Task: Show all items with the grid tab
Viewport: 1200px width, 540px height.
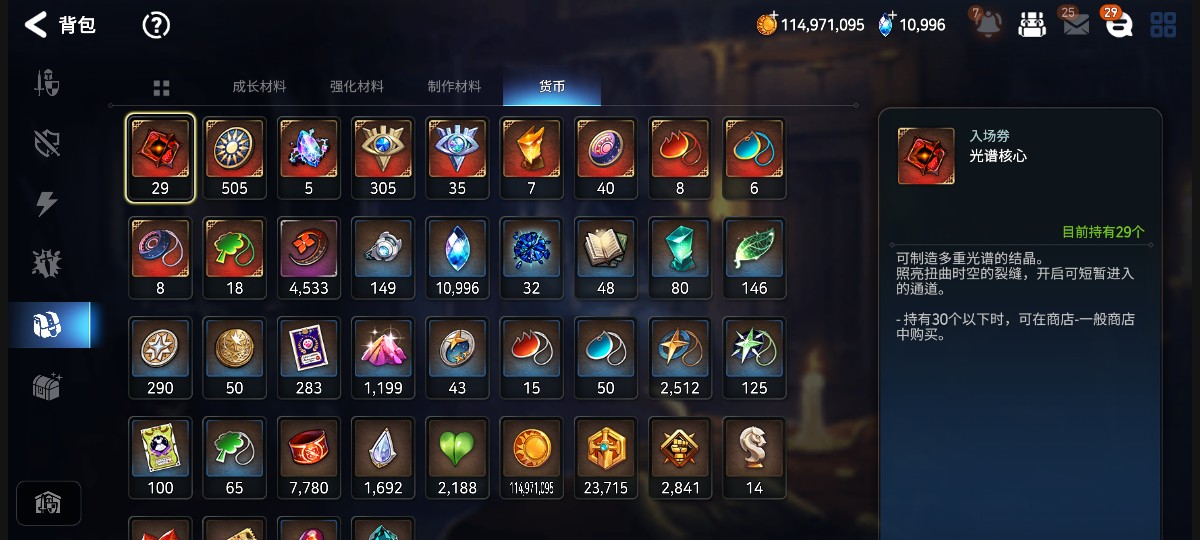Action: (x=161, y=88)
